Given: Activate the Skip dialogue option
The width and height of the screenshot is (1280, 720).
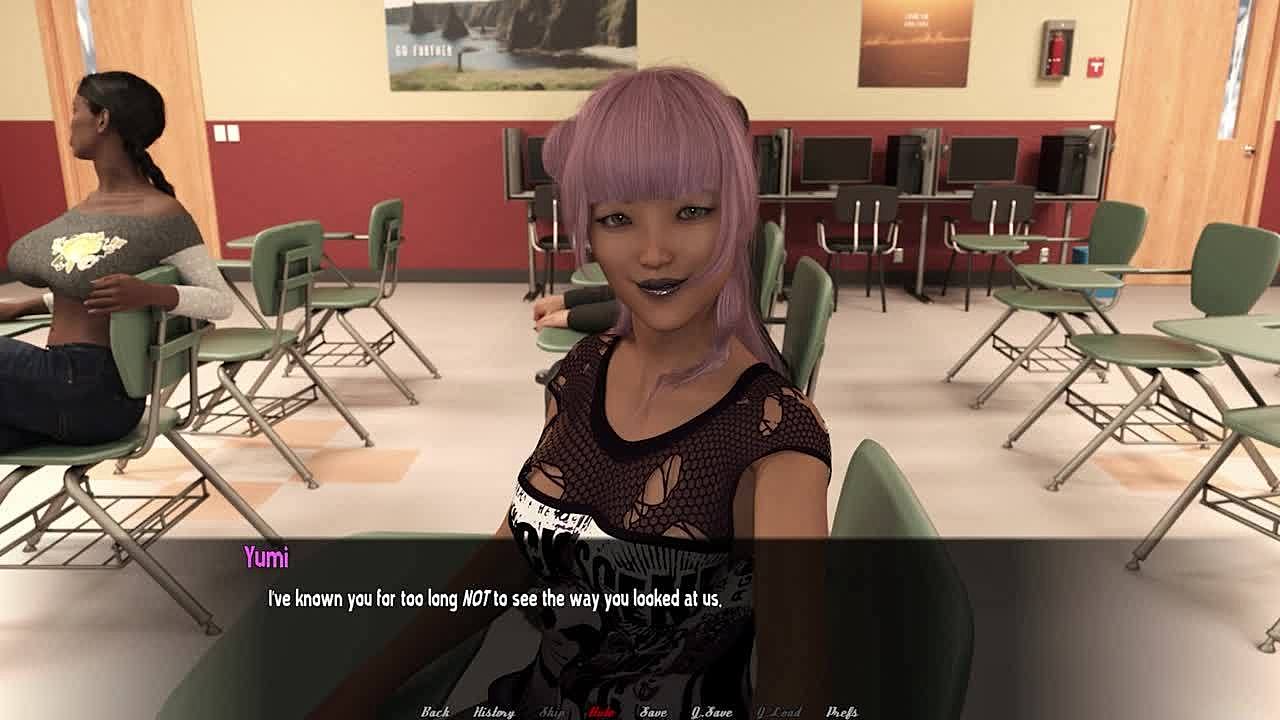Looking at the screenshot, I should pyautogui.click(x=552, y=712).
